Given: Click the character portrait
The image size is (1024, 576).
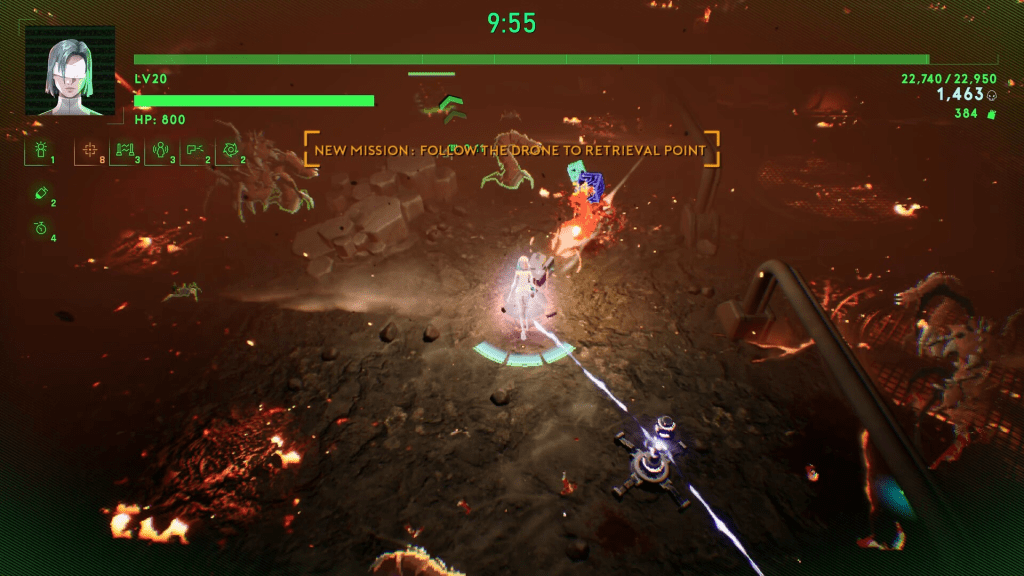Looking at the screenshot, I should coord(70,70).
